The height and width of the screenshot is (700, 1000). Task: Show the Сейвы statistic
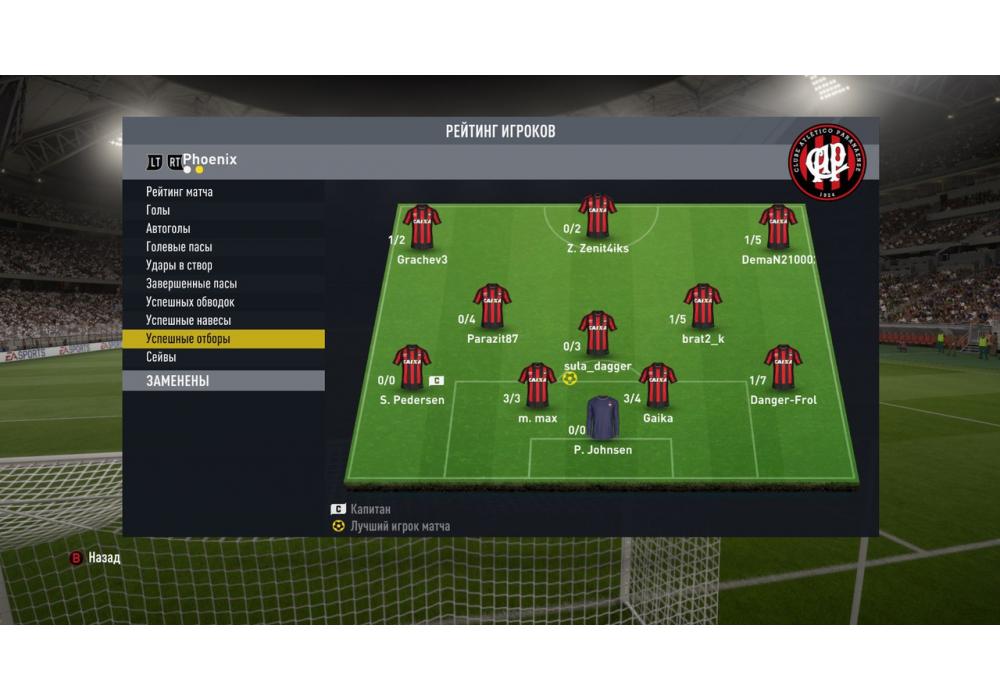[162, 357]
